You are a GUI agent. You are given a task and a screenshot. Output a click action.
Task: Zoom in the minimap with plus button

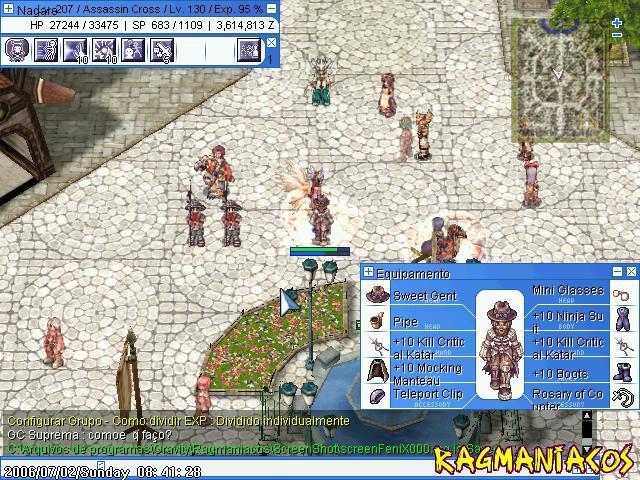pyautogui.click(x=617, y=22)
